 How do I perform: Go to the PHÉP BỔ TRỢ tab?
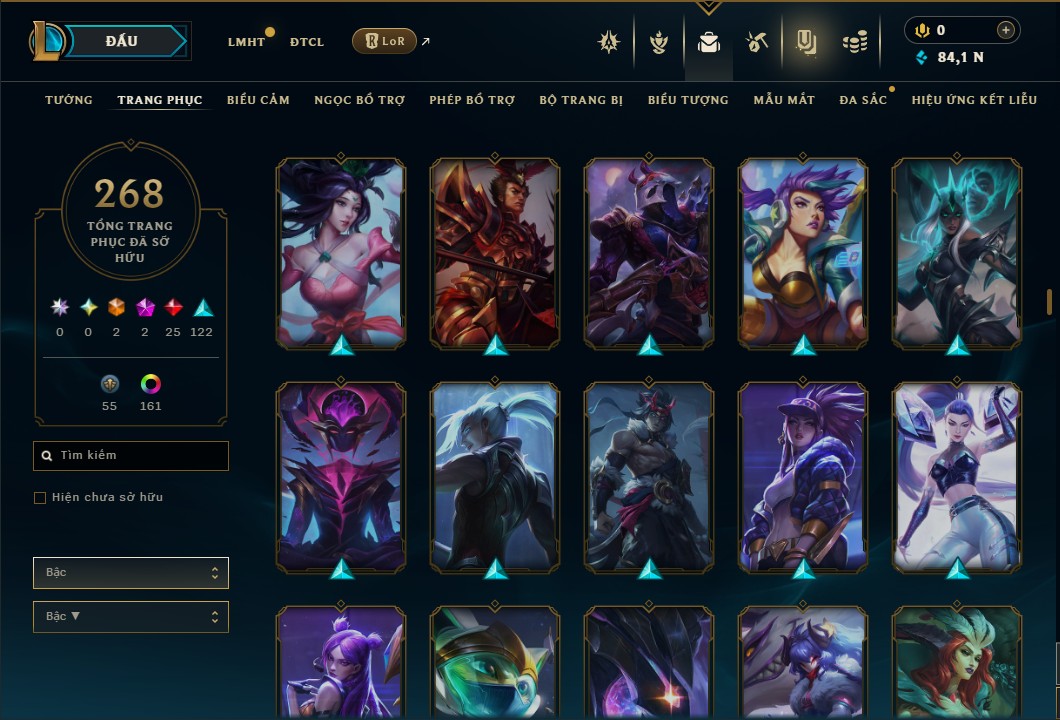click(472, 100)
